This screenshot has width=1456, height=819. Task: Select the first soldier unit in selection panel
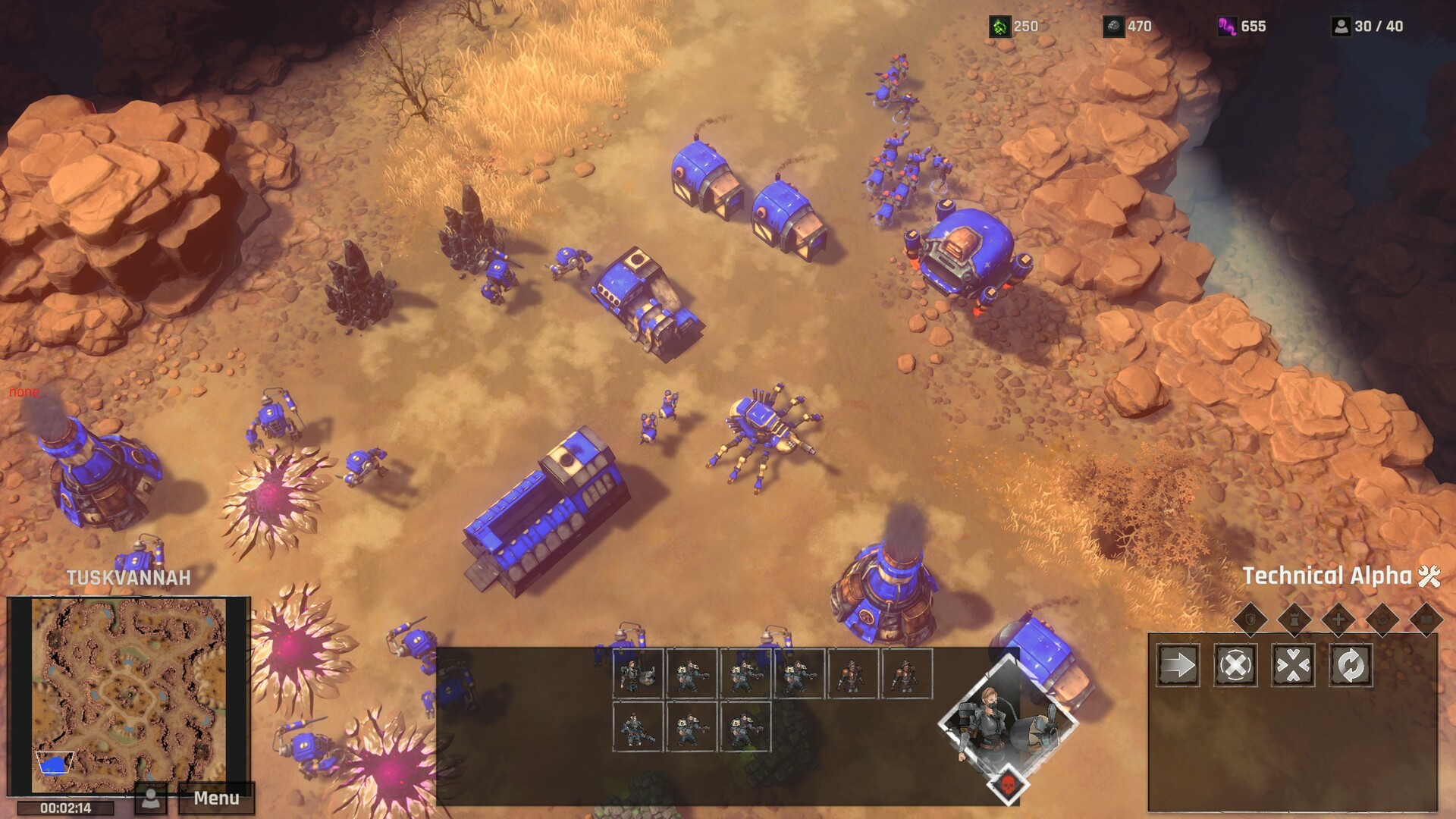(x=638, y=673)
